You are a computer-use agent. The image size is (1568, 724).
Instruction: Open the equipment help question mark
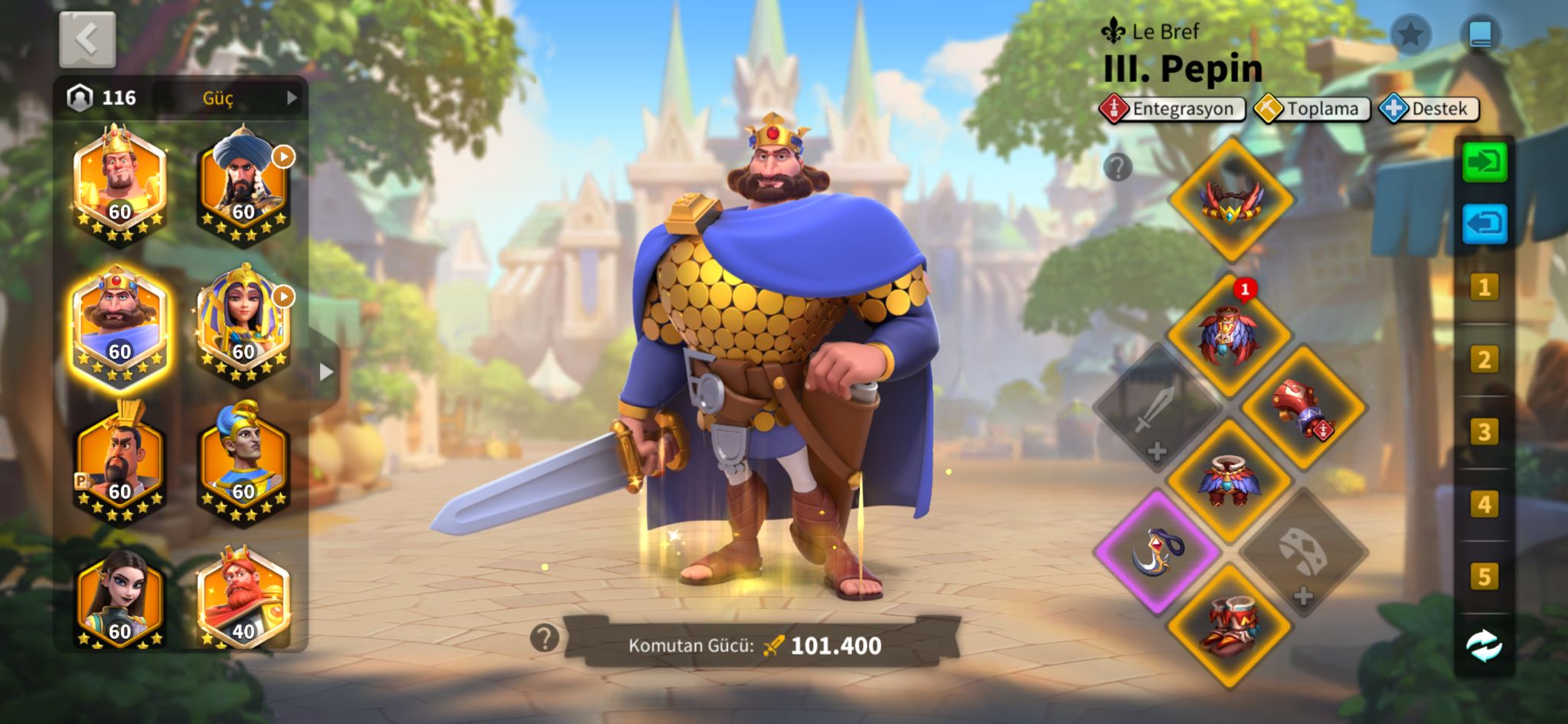tap(1118, 167)
